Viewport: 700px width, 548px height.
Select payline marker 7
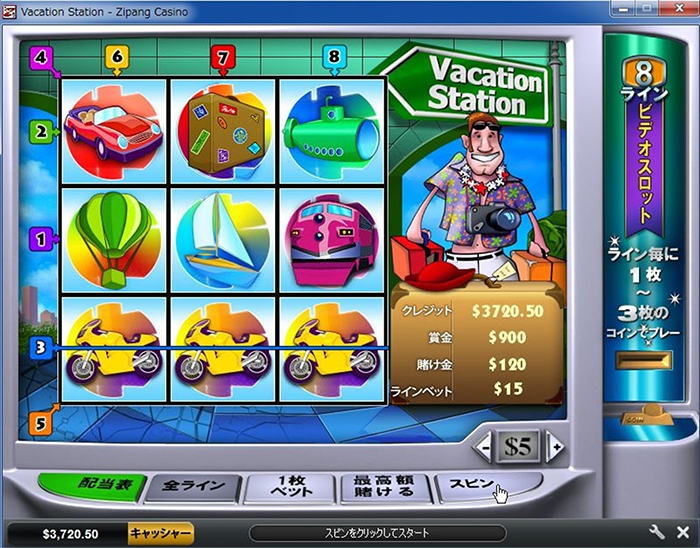pyautogui.click(x=222, y=57)
